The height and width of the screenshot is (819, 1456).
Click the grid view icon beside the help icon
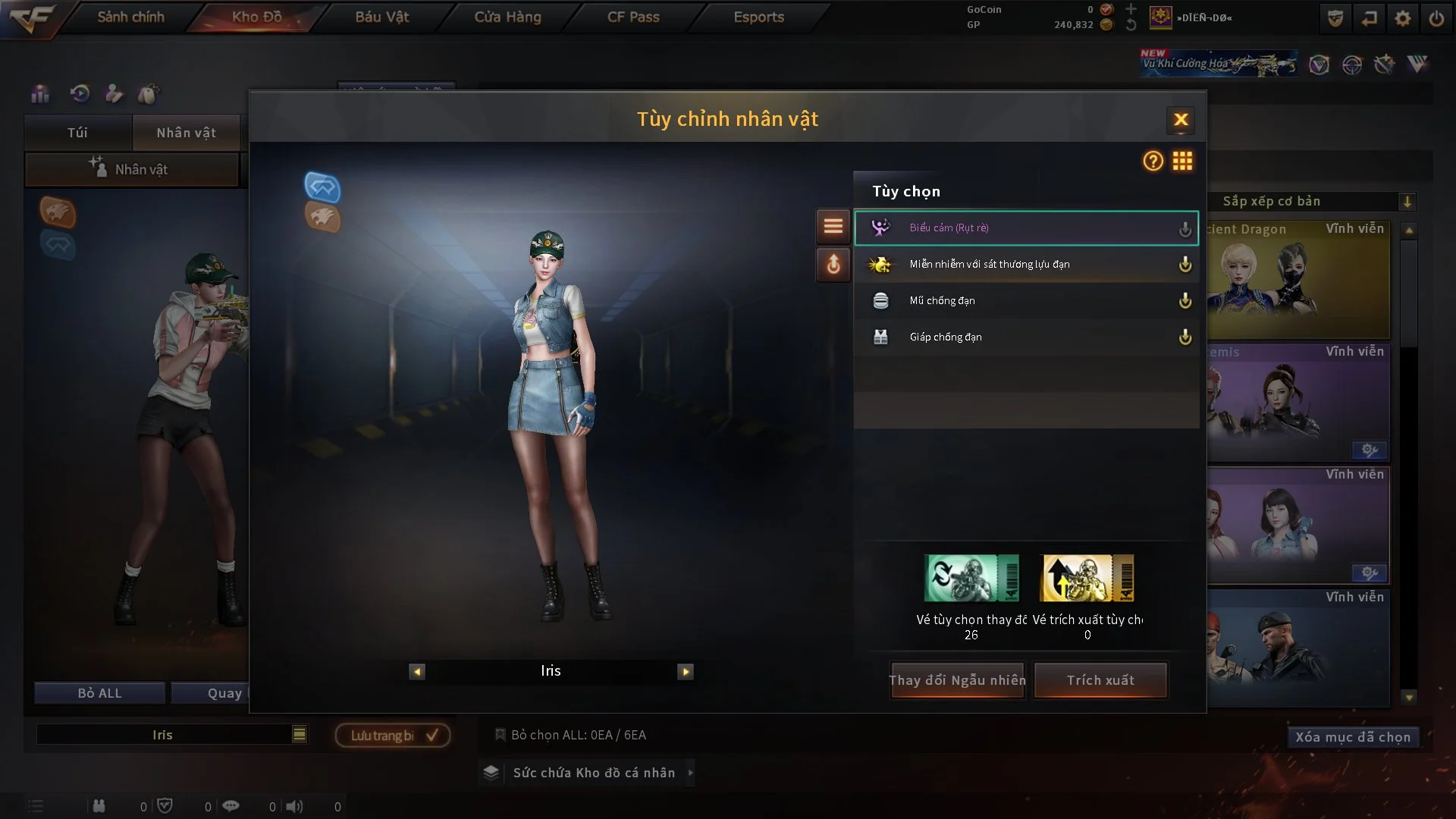tap(1183, 162)
